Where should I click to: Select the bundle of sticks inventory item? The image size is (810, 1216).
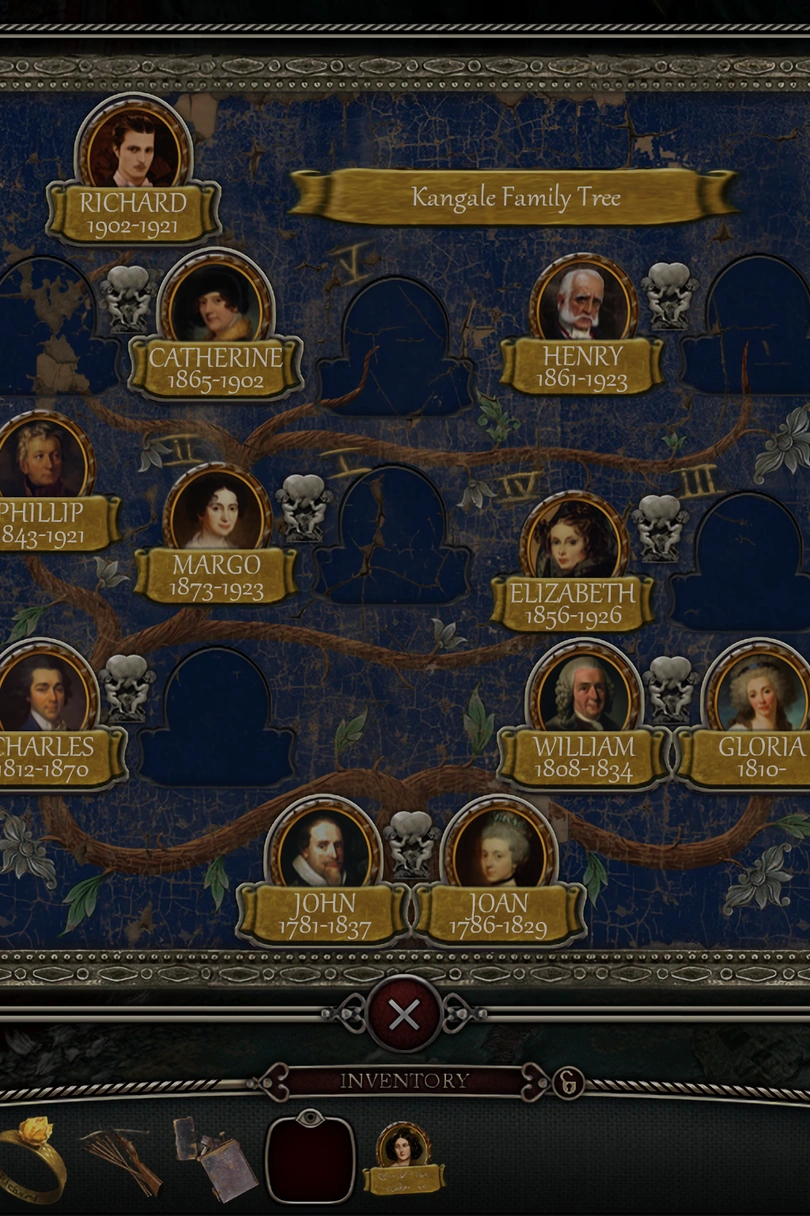[x=123, y=1158]
